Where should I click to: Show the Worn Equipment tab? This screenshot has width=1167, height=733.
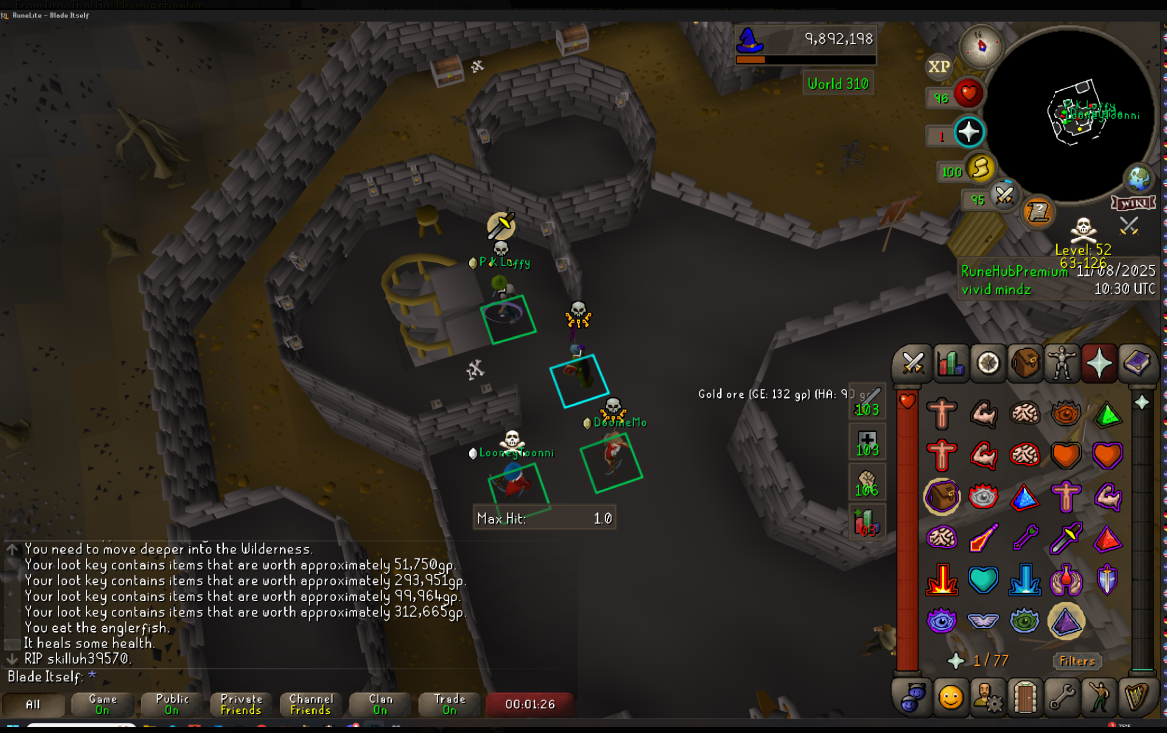[x=1062, y=362]
